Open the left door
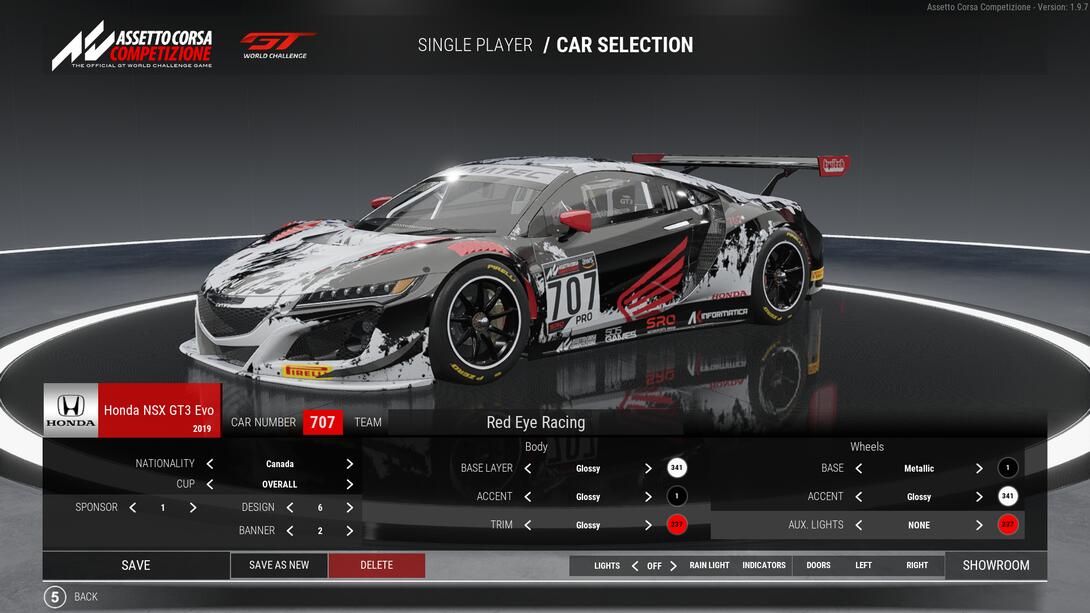 click(x=863, y=566)
